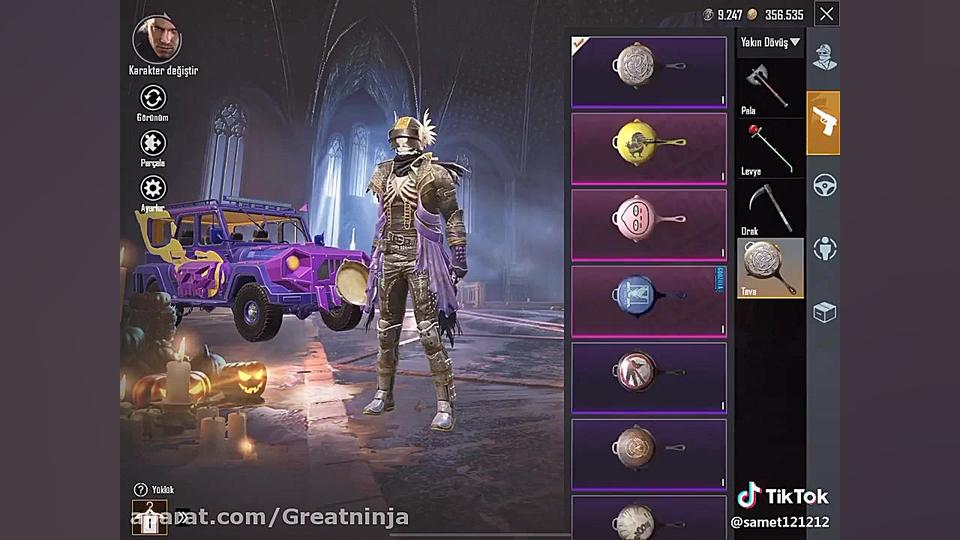Screen dimensions: 960x540
Task: Select the Levye crowbar weapon type
Action: 770,146
